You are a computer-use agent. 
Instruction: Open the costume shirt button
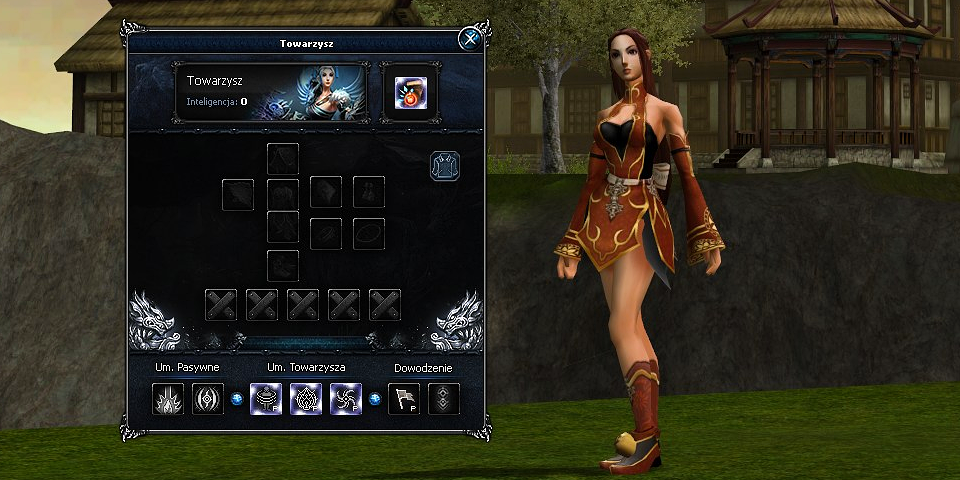(x=444, y=165)
